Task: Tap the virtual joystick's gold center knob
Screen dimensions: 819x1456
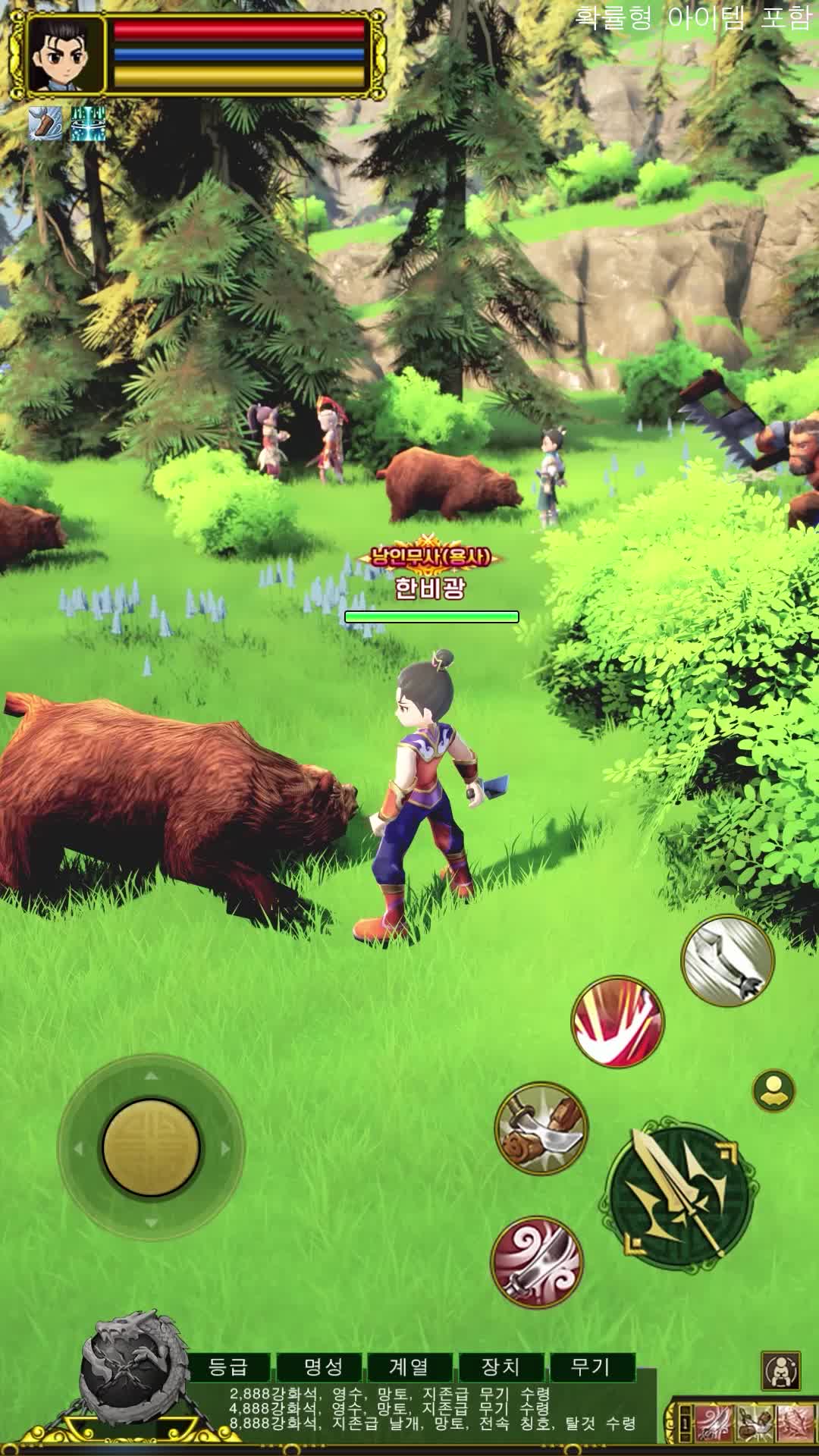Action: pos(152,1147)
